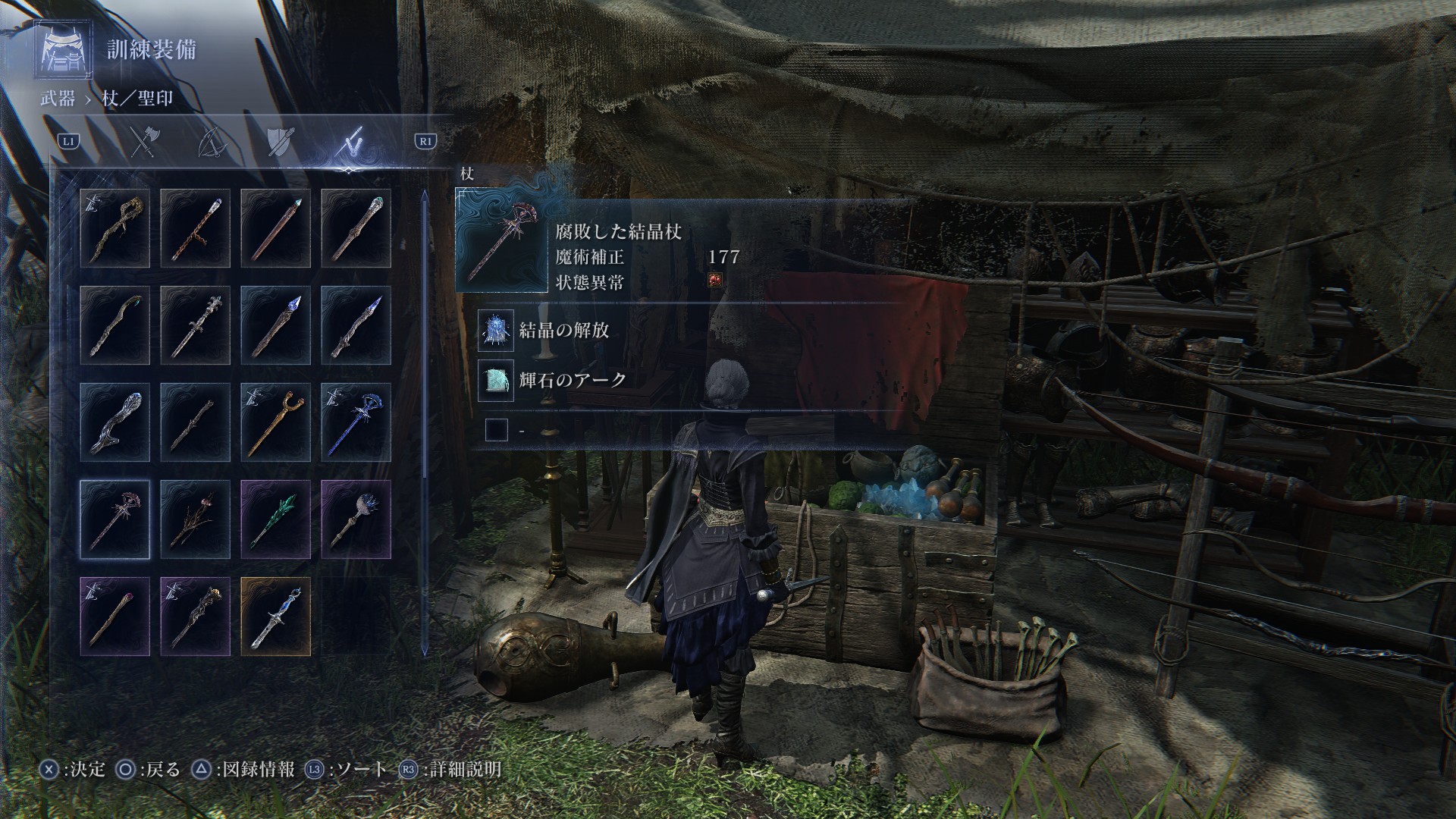The width and height of the screenshot is (1456, 819).
Task: Select the sword-shaped glintblade staff
Action: pyautogui.click(x=196, y=325)
